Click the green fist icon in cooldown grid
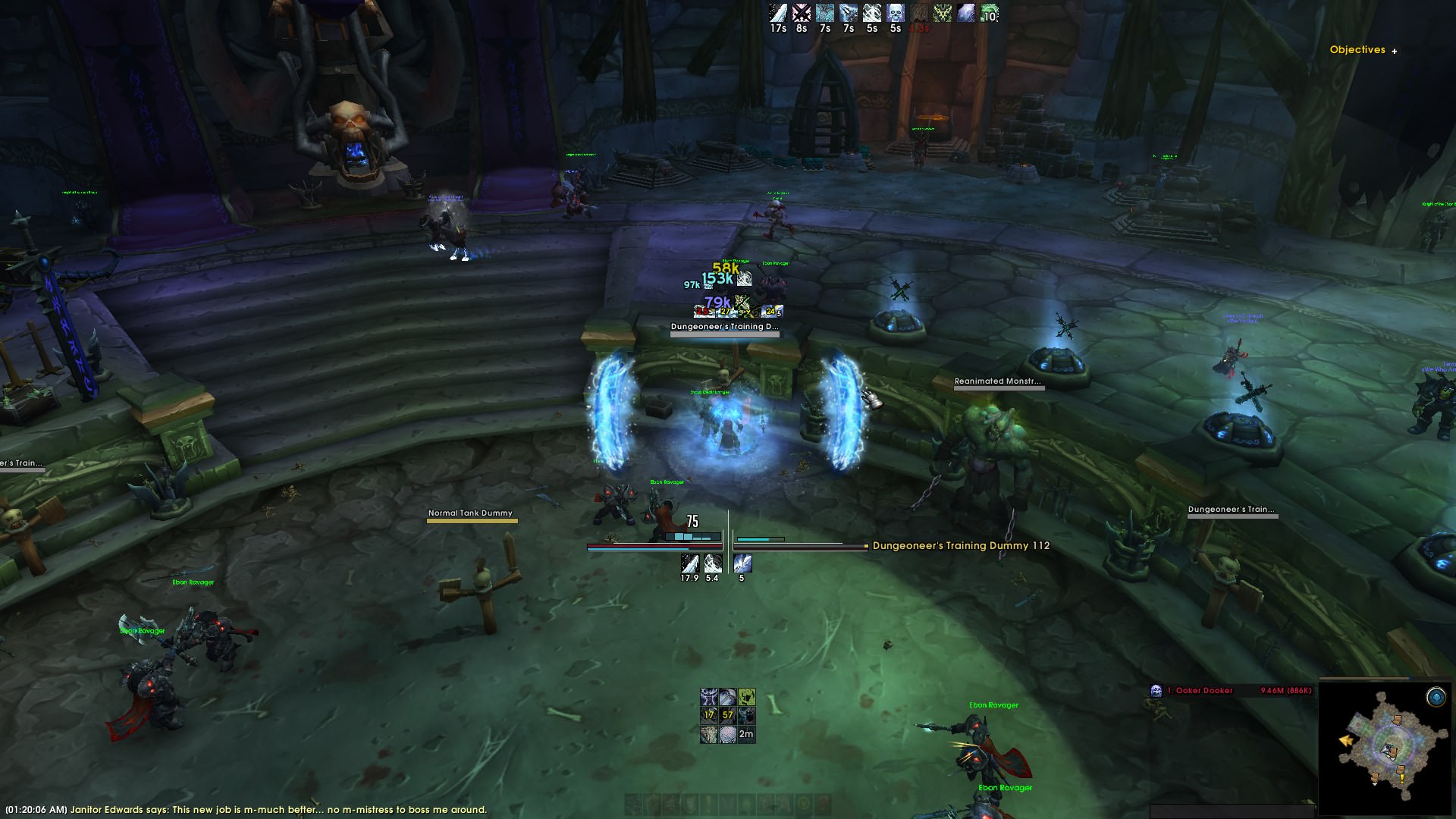The width and height of the screenshot is (1456, 819). pyautogui.click(x=746, y=696)
